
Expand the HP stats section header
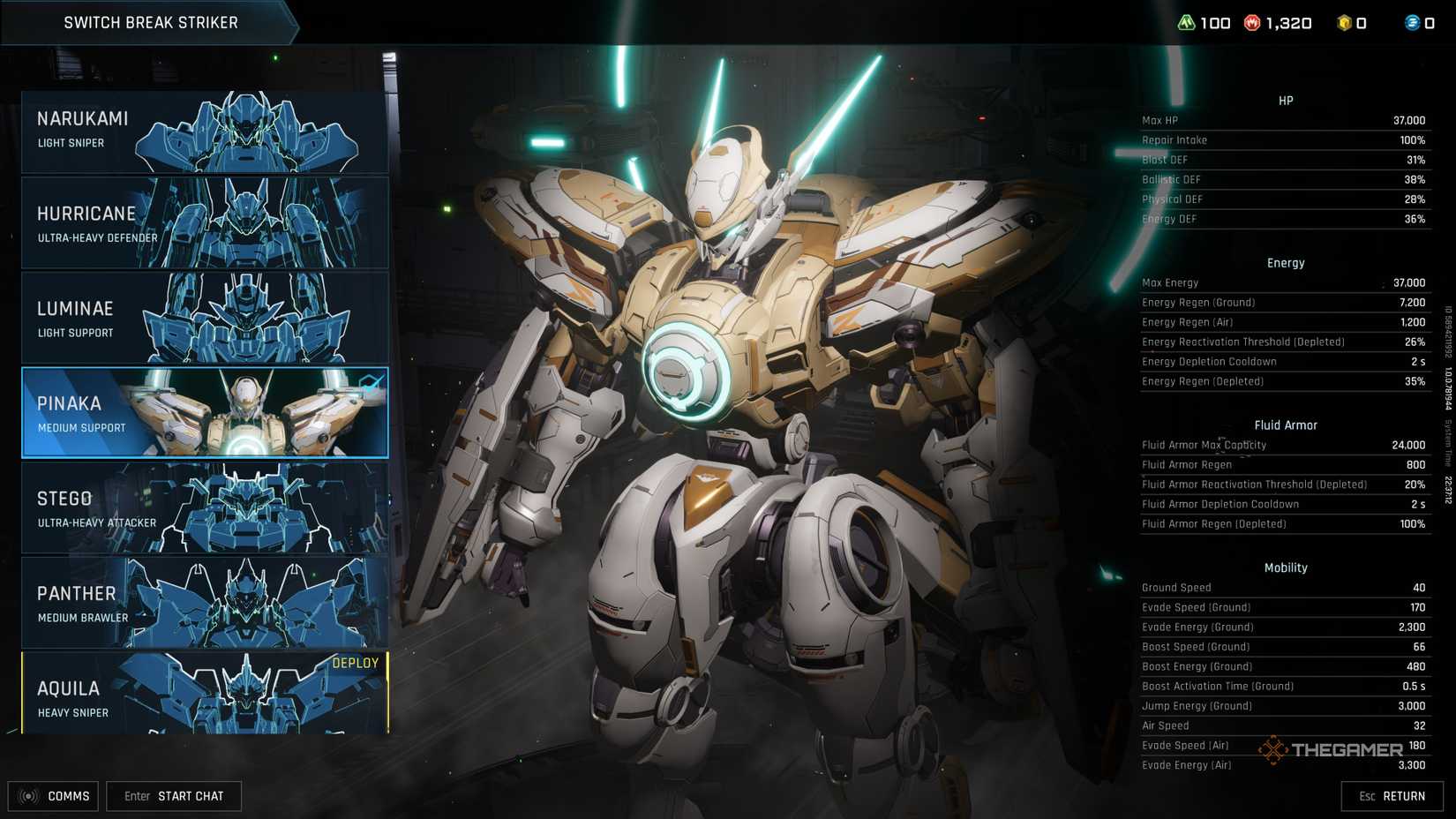[1285, 100]
